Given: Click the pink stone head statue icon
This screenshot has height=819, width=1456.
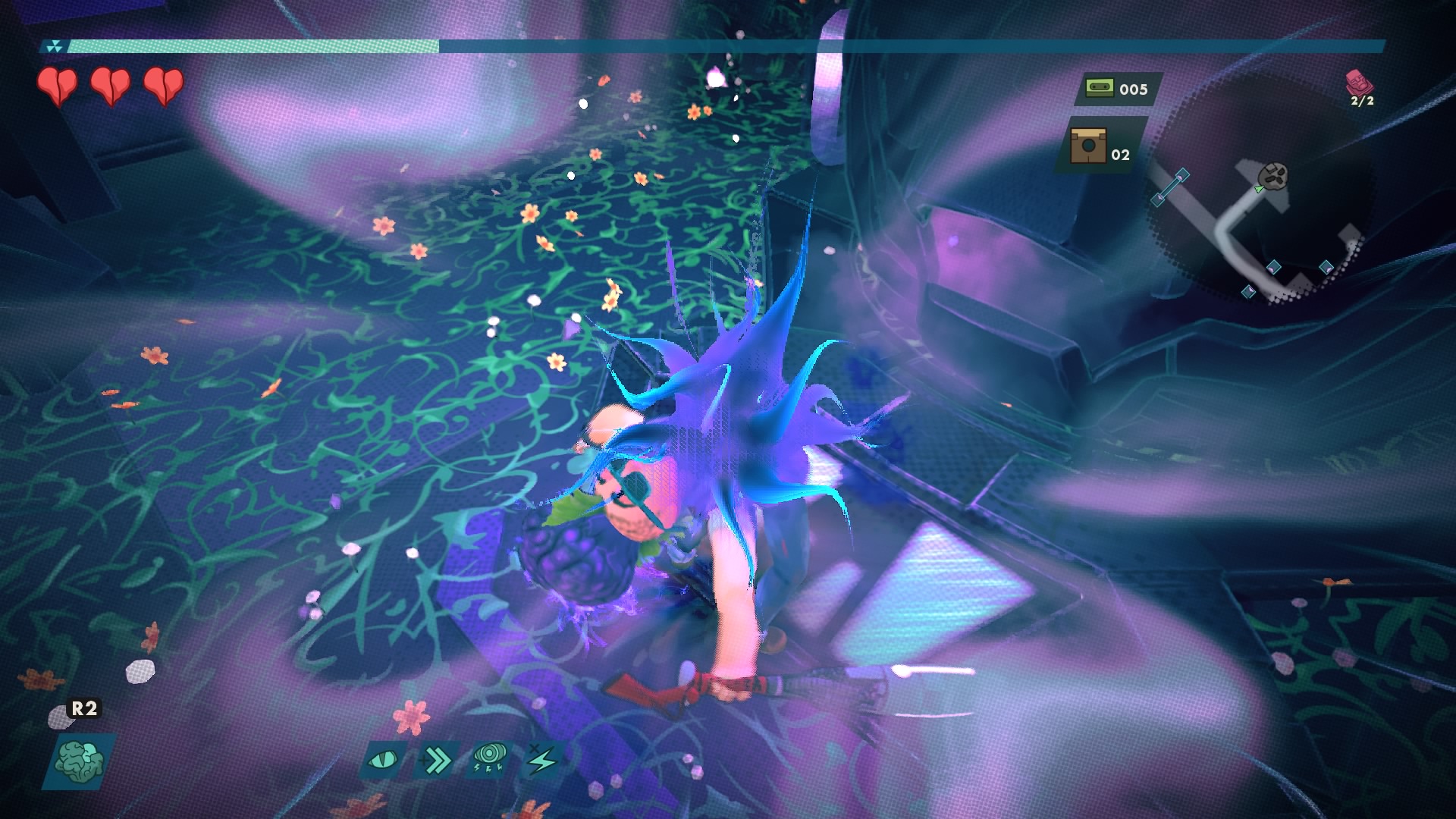Looking at the screenshot, I should (x=1357, y=81).
